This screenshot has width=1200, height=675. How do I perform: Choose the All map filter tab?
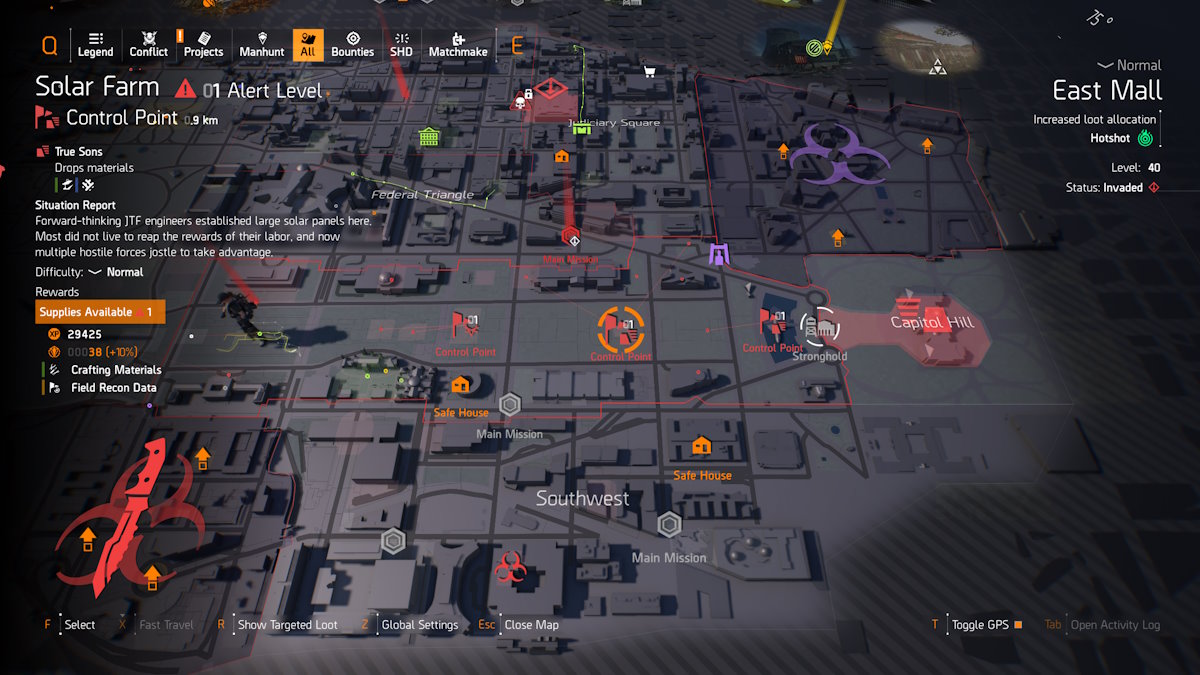pyautogui.click(x=308, y=44)
